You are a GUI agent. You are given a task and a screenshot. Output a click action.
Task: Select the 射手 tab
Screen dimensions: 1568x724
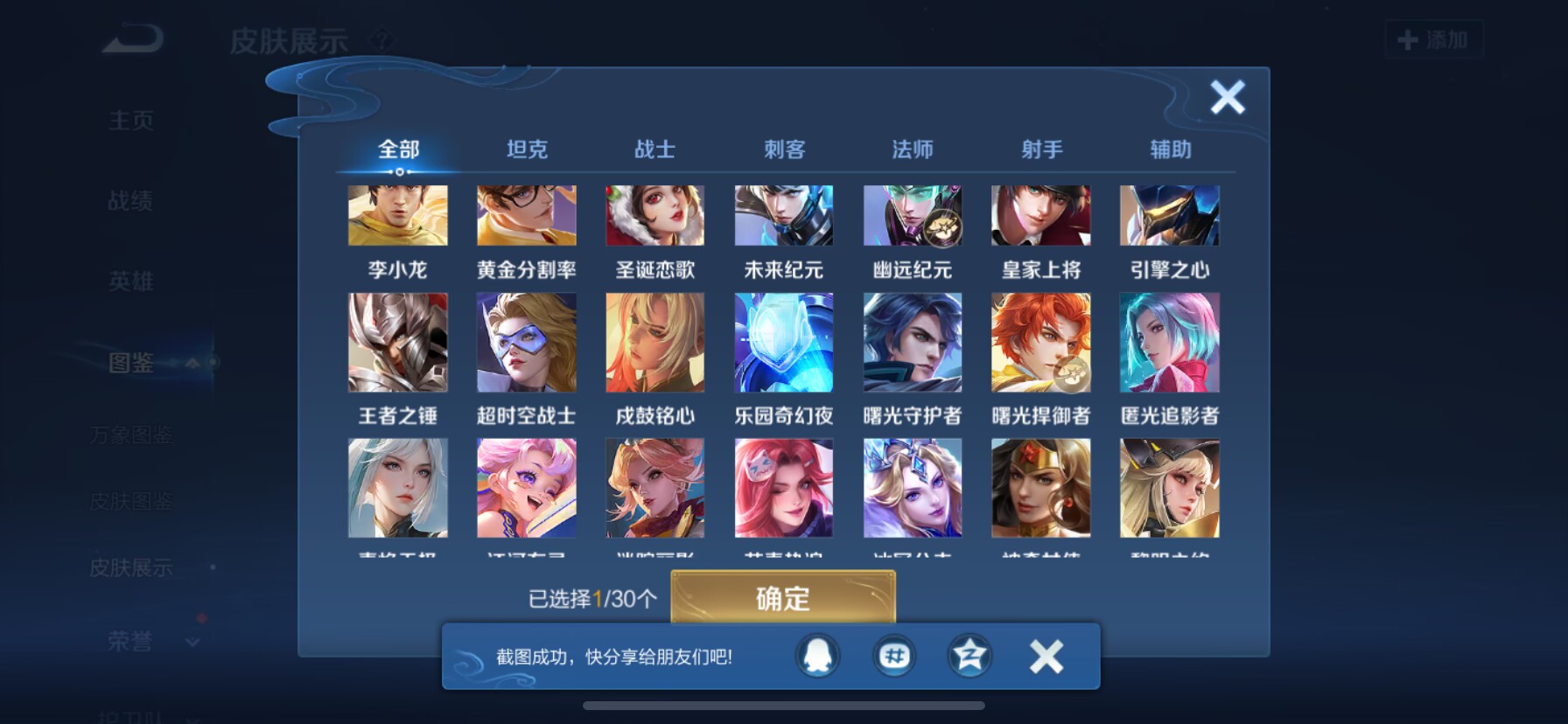(x=1040, y=150)
